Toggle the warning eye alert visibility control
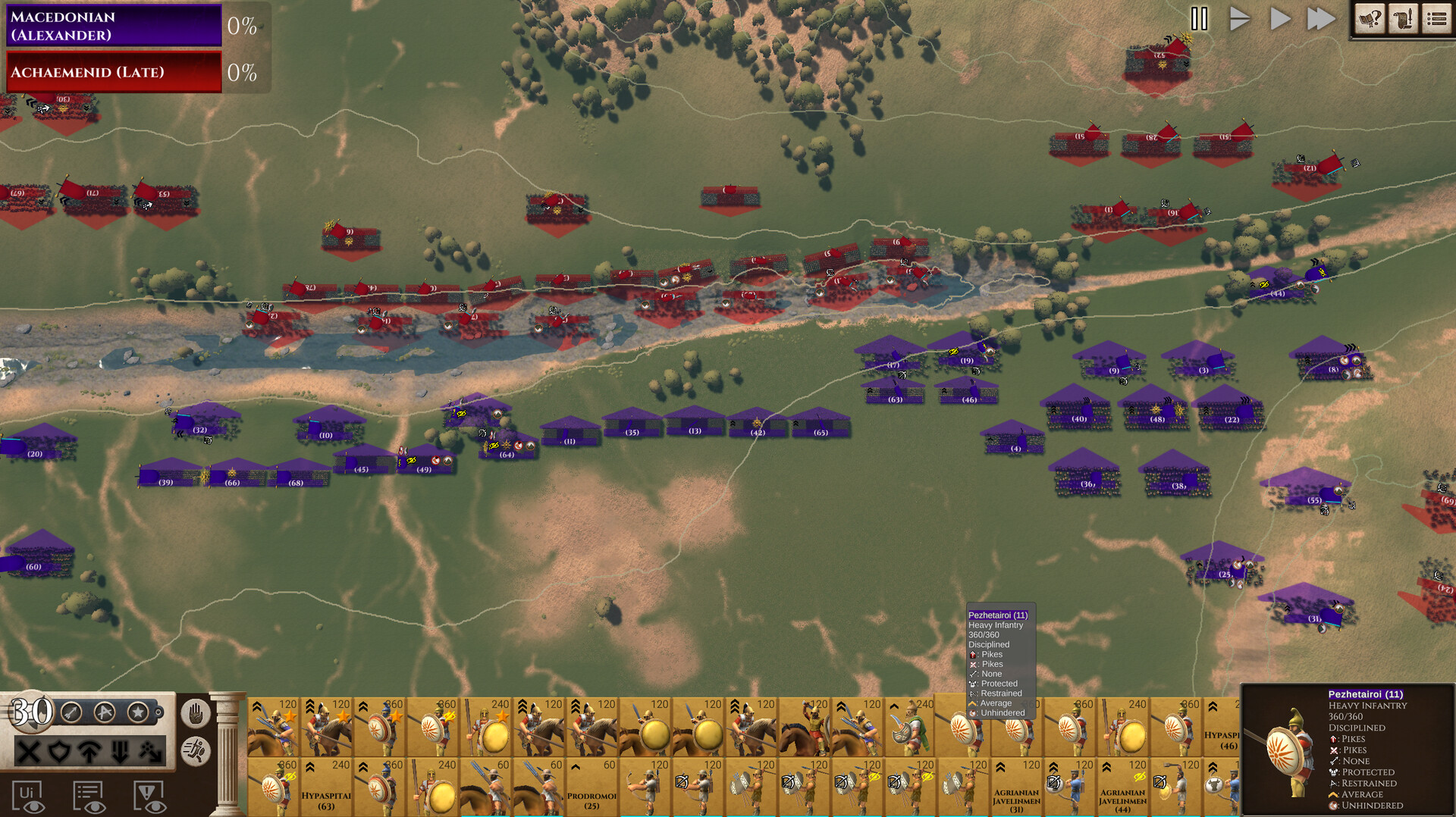This screenshot has width=1456, height=817. [x=149, y=797]
